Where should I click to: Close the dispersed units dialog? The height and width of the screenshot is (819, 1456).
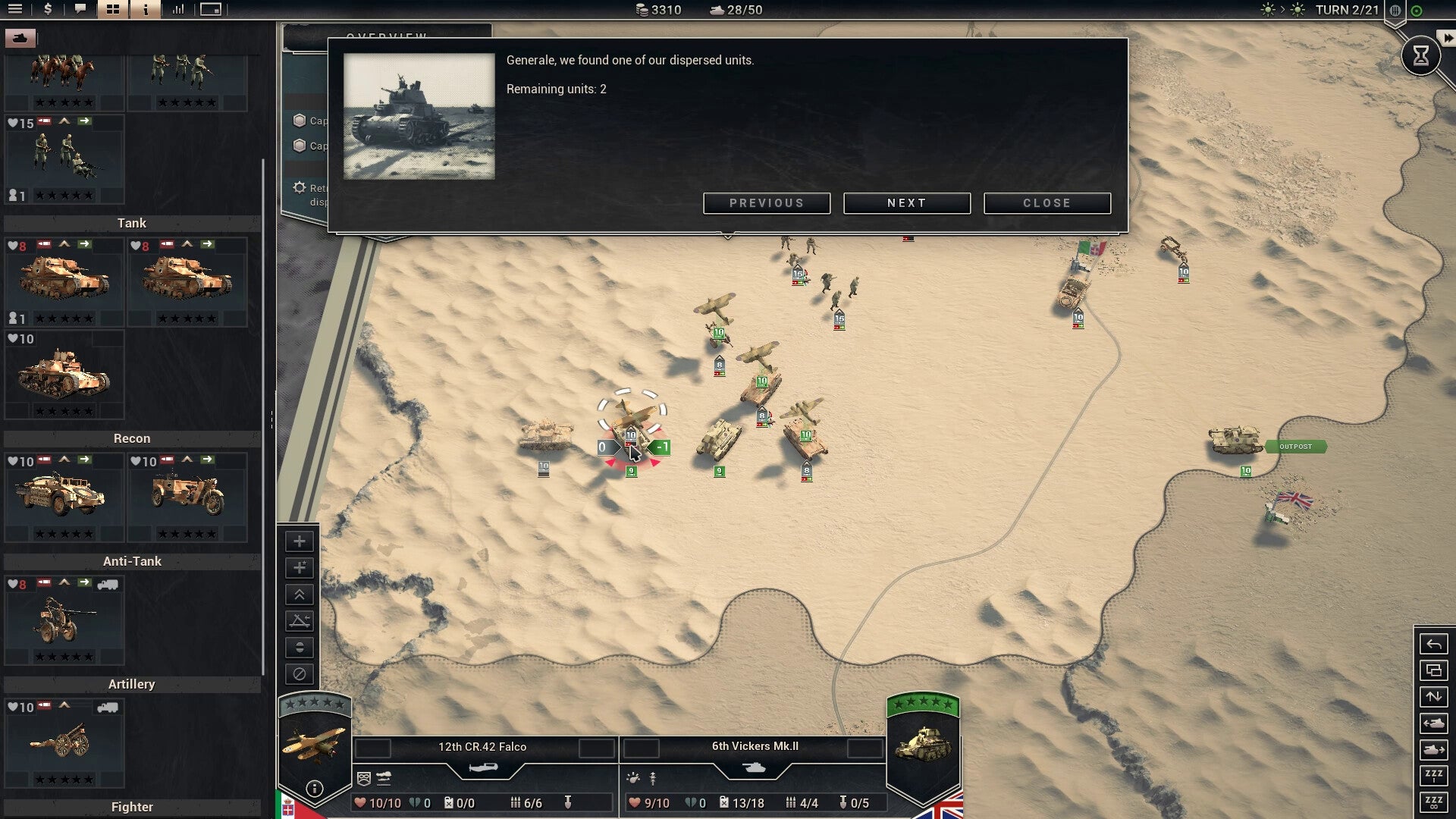(x=1047, y=202)
